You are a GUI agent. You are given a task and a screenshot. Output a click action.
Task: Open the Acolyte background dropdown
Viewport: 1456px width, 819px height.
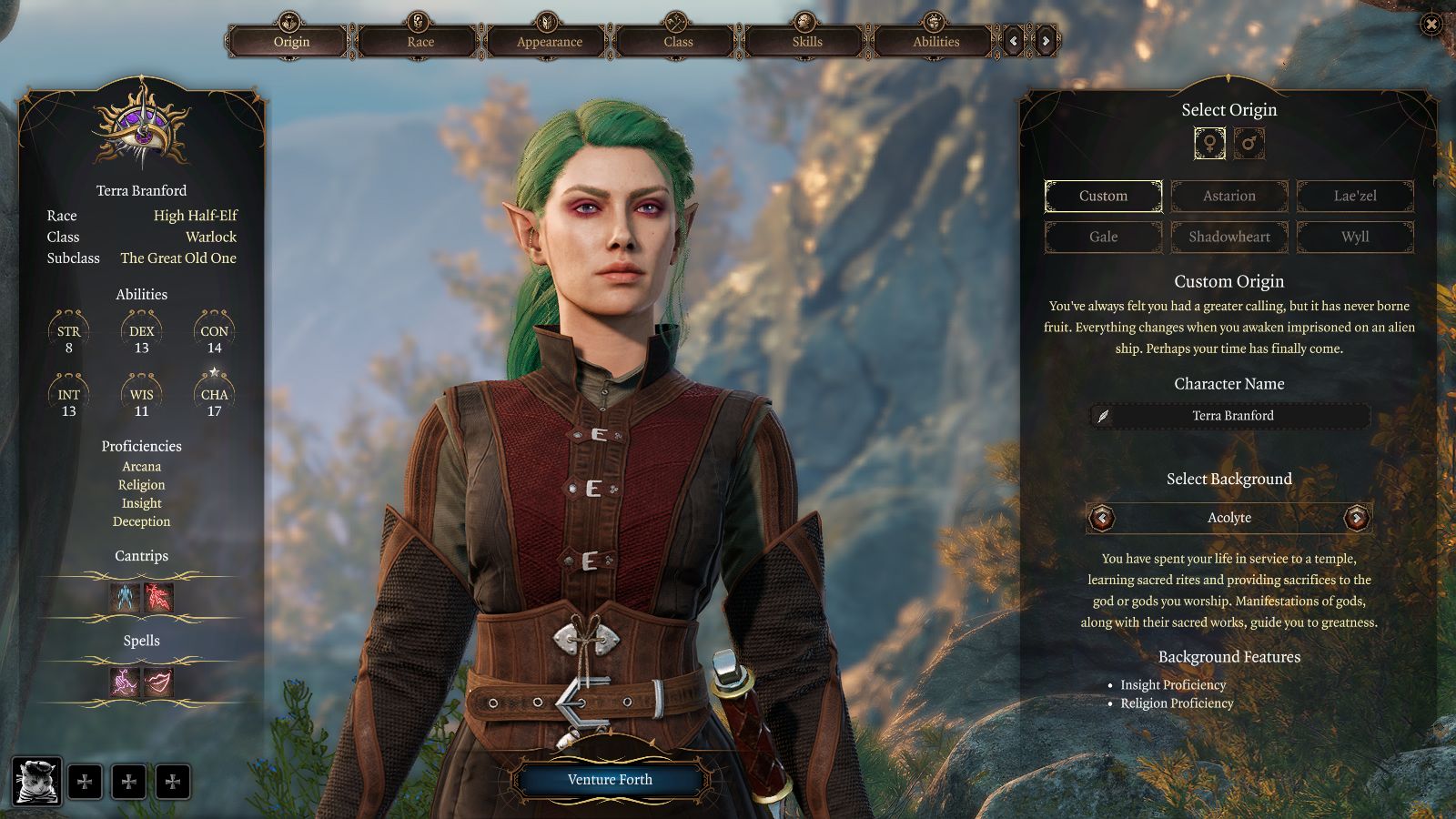pyautogui.click(x=1229, y=517)
